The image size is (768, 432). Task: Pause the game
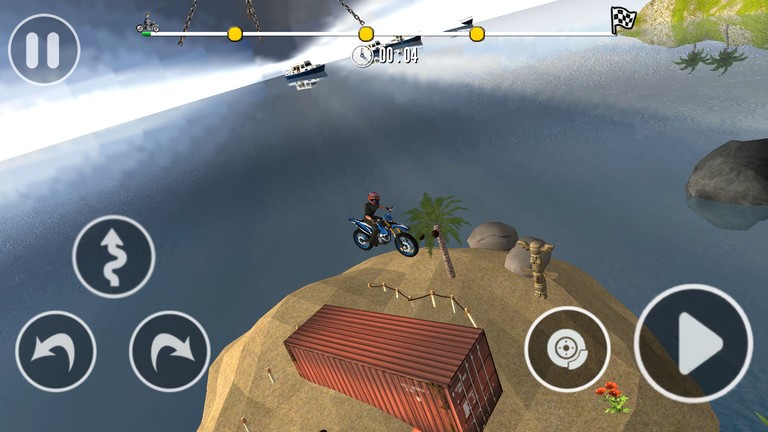(43, 49)
